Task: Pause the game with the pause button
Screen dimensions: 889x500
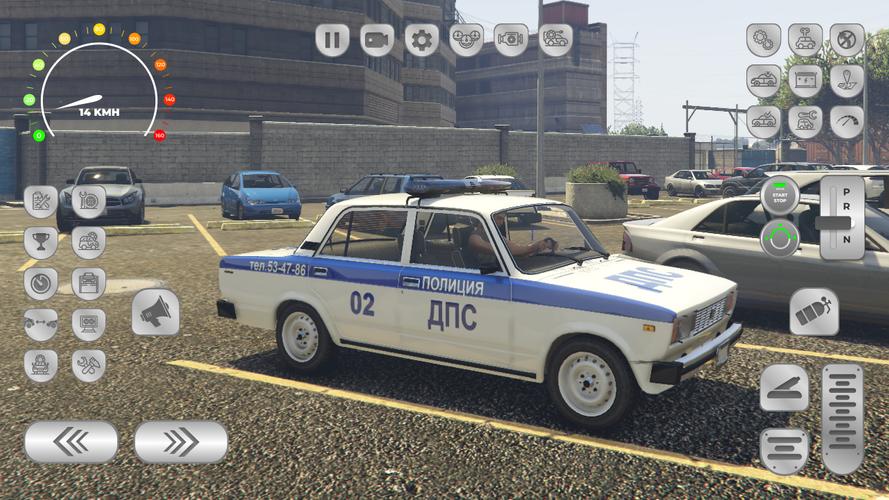Action: click(x=332, y=40)
